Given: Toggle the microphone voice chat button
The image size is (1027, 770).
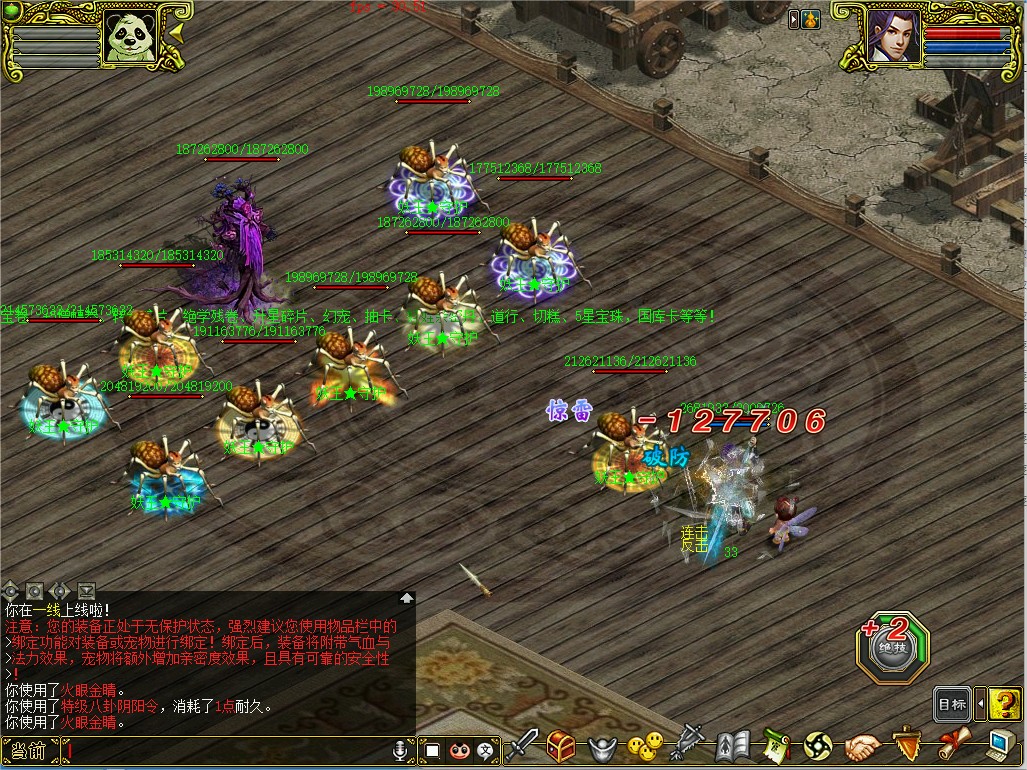Looking at the screenshot, I should 402,749.
